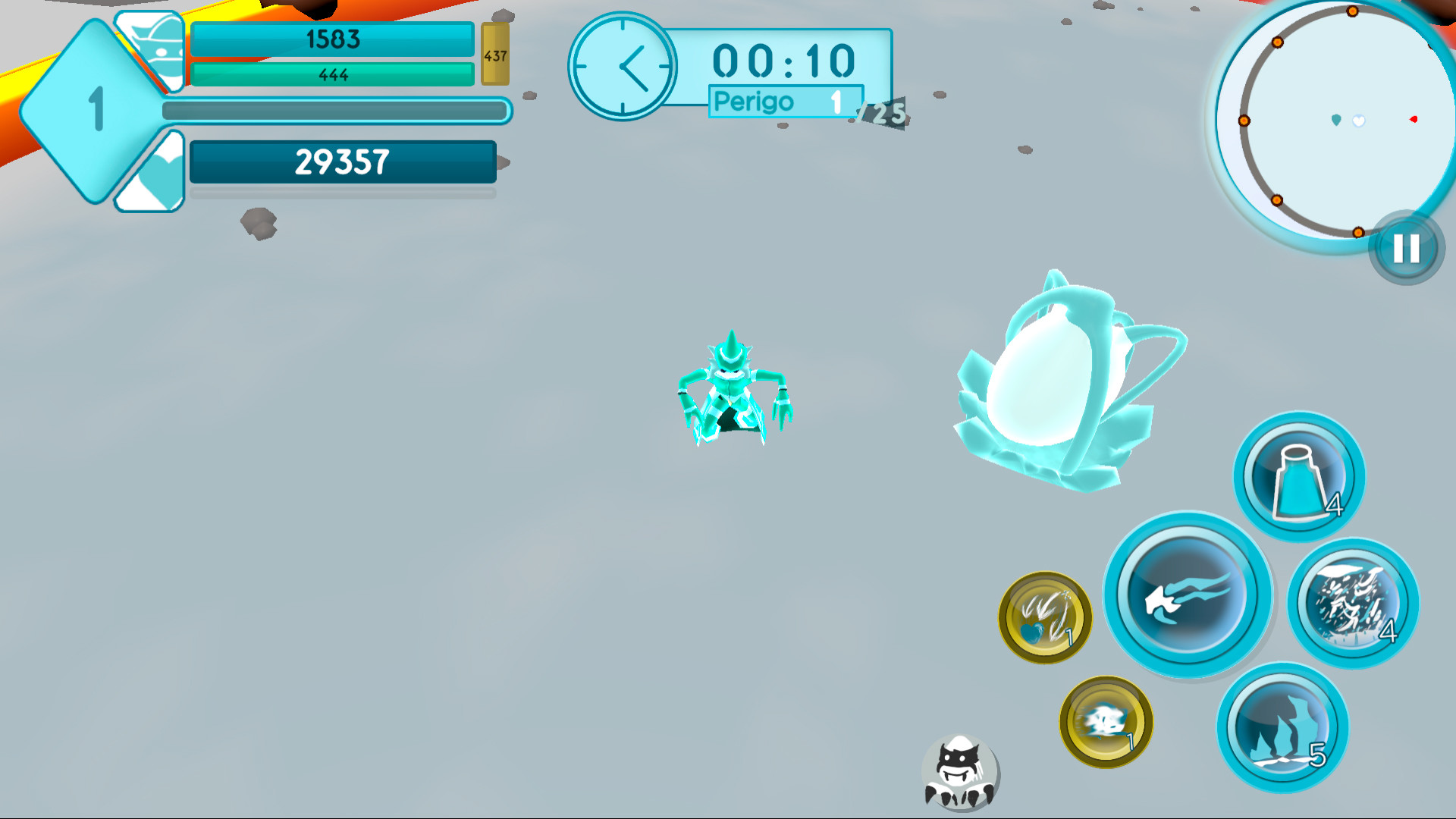The width and height of the screenshot is (1456, 819).
Task: Tap the empty XP progress bar
Action: (334, 110)
